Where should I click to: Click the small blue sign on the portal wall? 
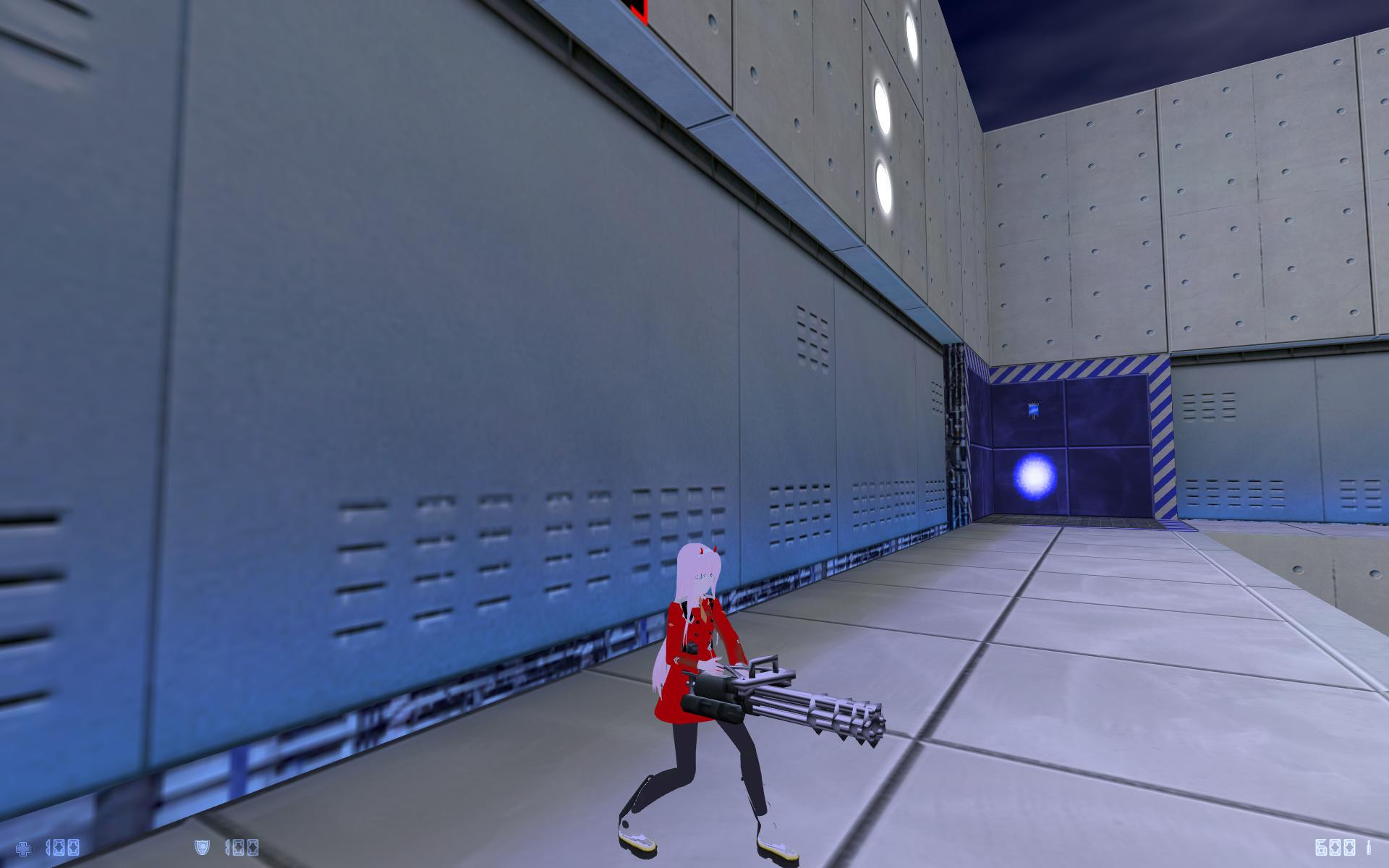[x=1033, y=409]
